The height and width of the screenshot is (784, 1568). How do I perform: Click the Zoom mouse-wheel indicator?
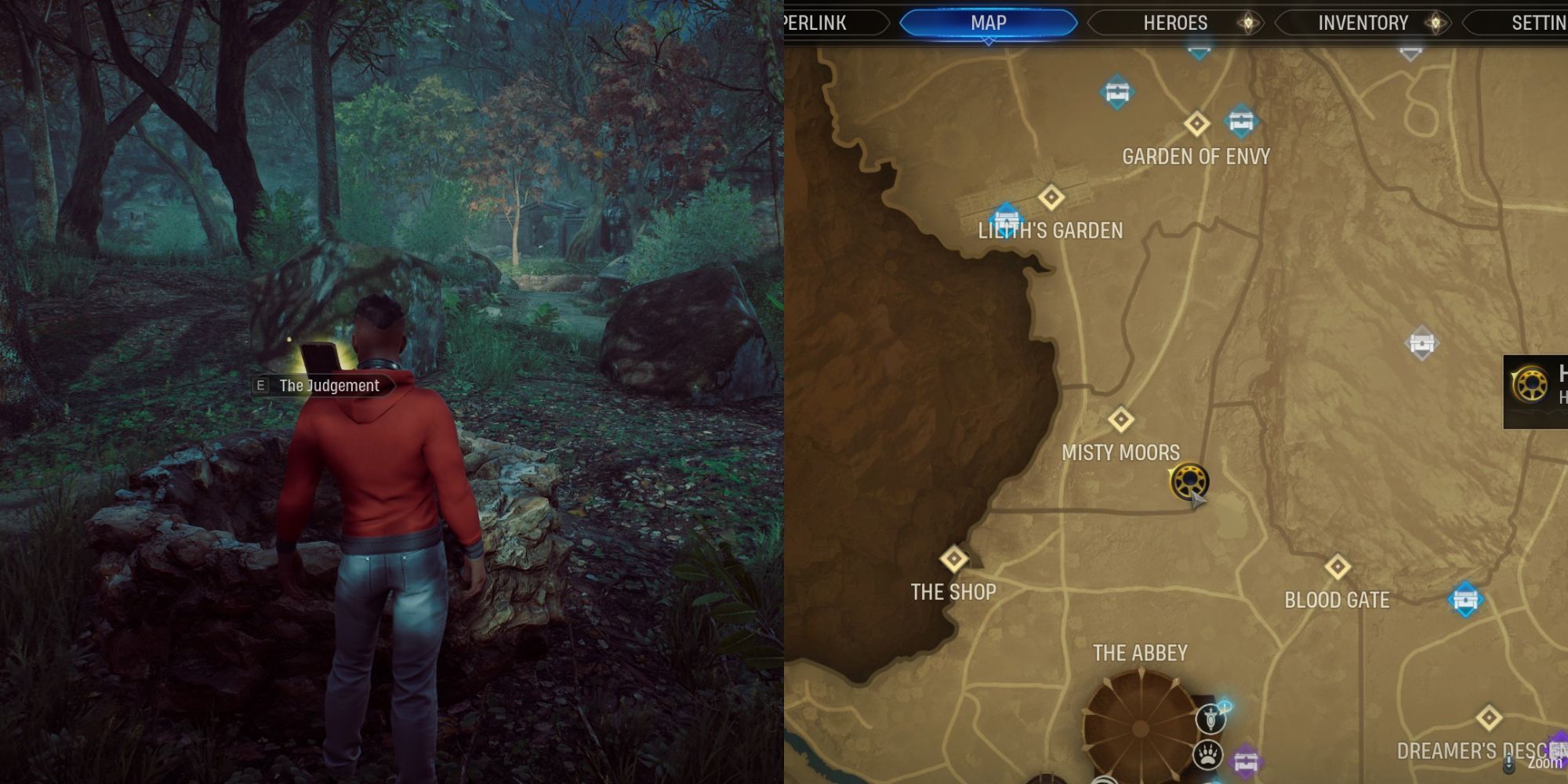(1508, 763)
